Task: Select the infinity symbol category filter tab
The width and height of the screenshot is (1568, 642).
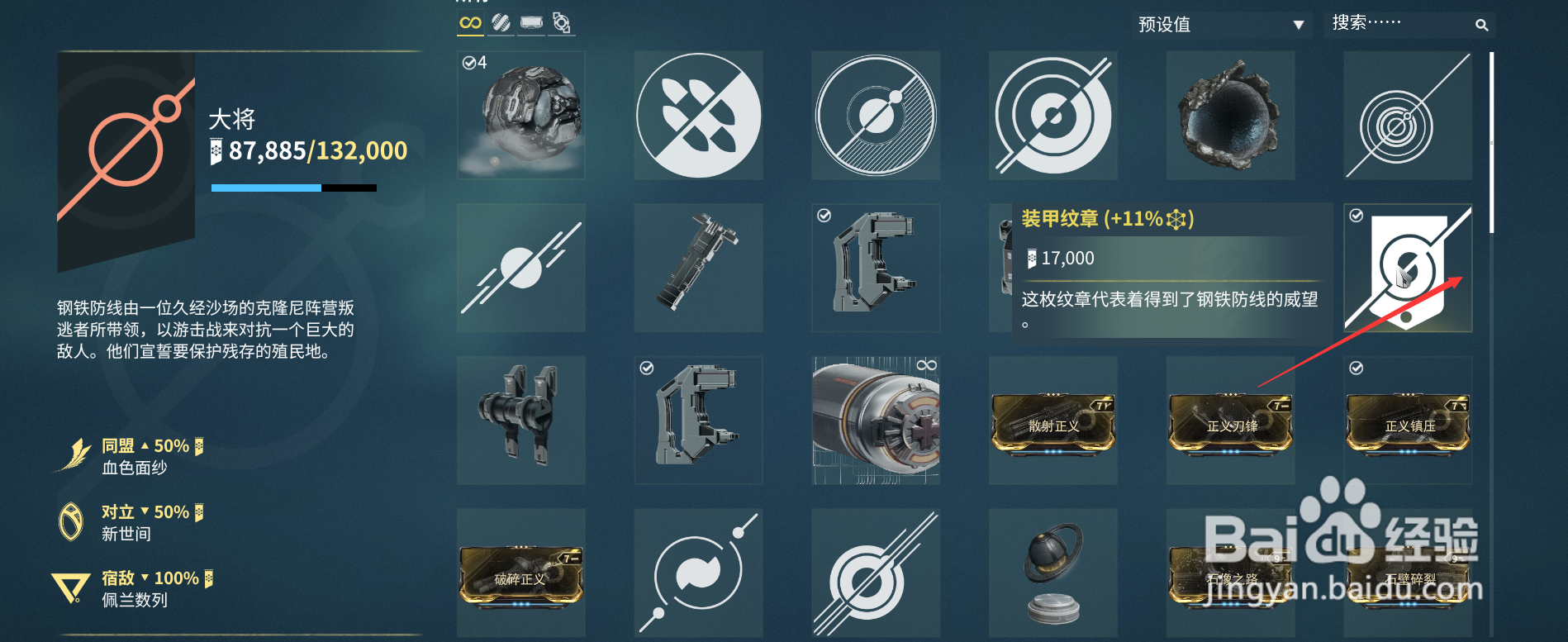Action: (x=469, y=23)
